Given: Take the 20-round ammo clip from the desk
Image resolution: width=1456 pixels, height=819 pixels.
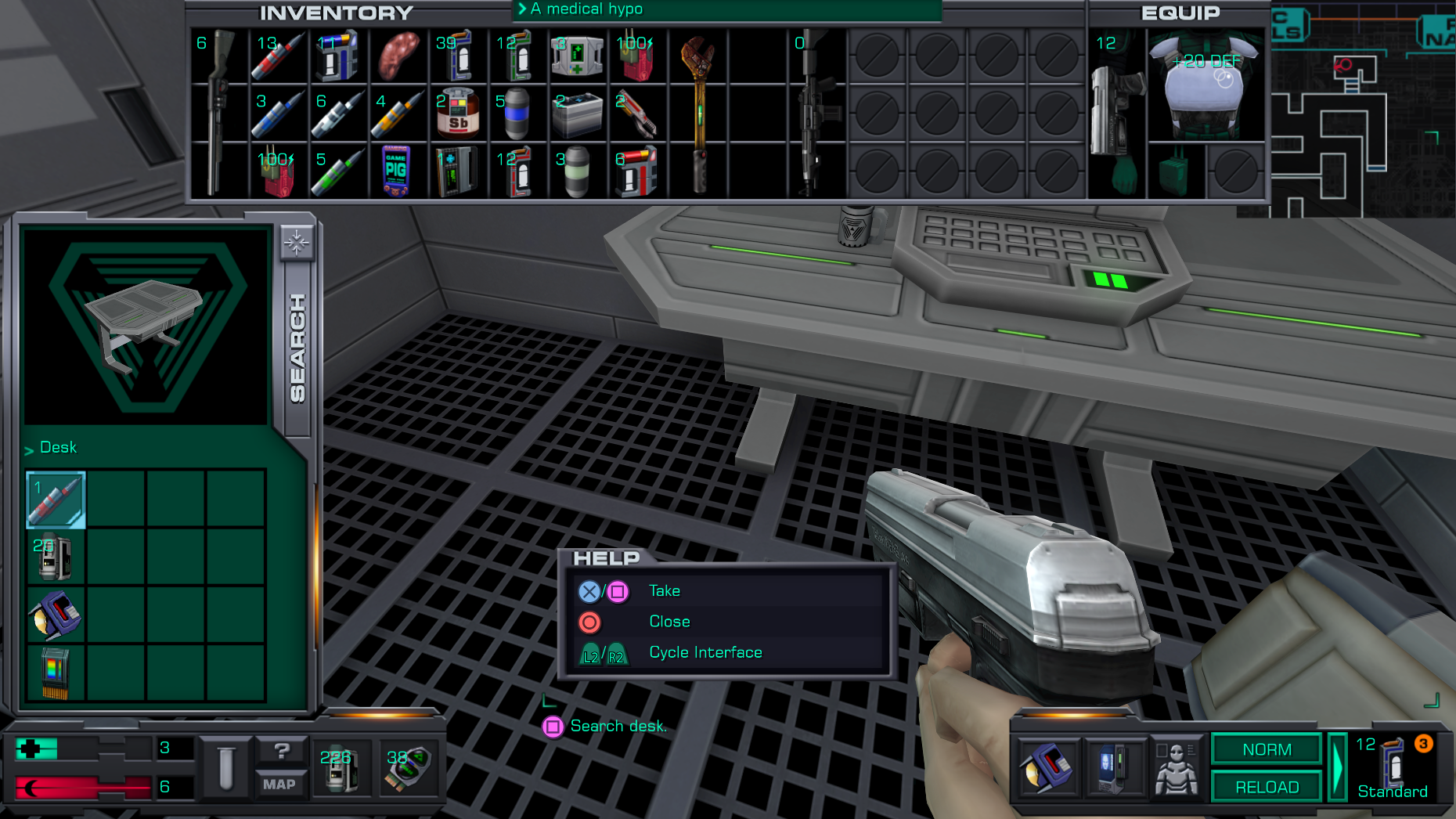Looking at the screenshot, I should tap(56, 557).
